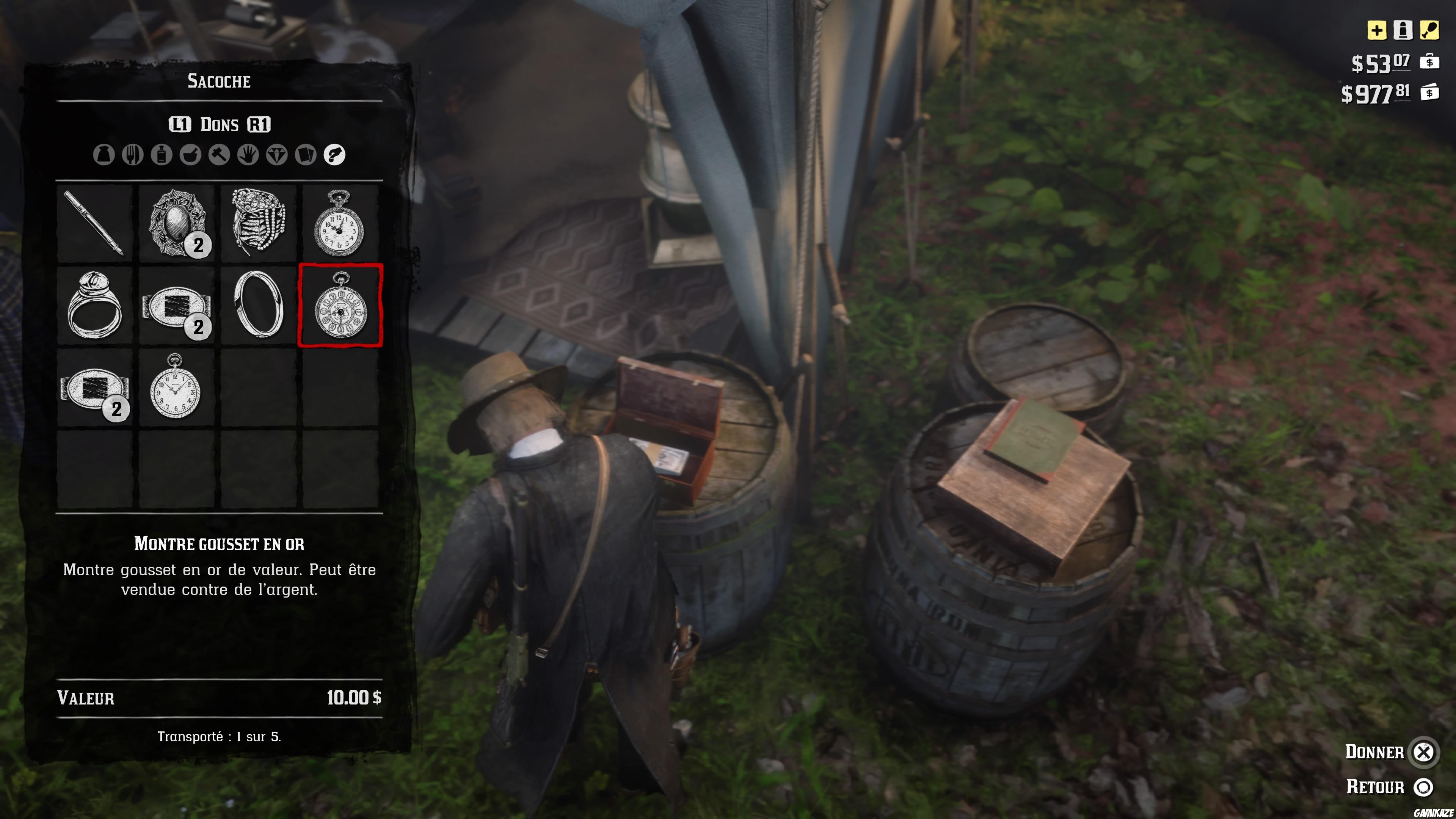The width and height of the screenshot is (1456, 819).
Task: Choose the oval brooch with quantity 2
Action: pyautogui.click(x=176, y=223)
